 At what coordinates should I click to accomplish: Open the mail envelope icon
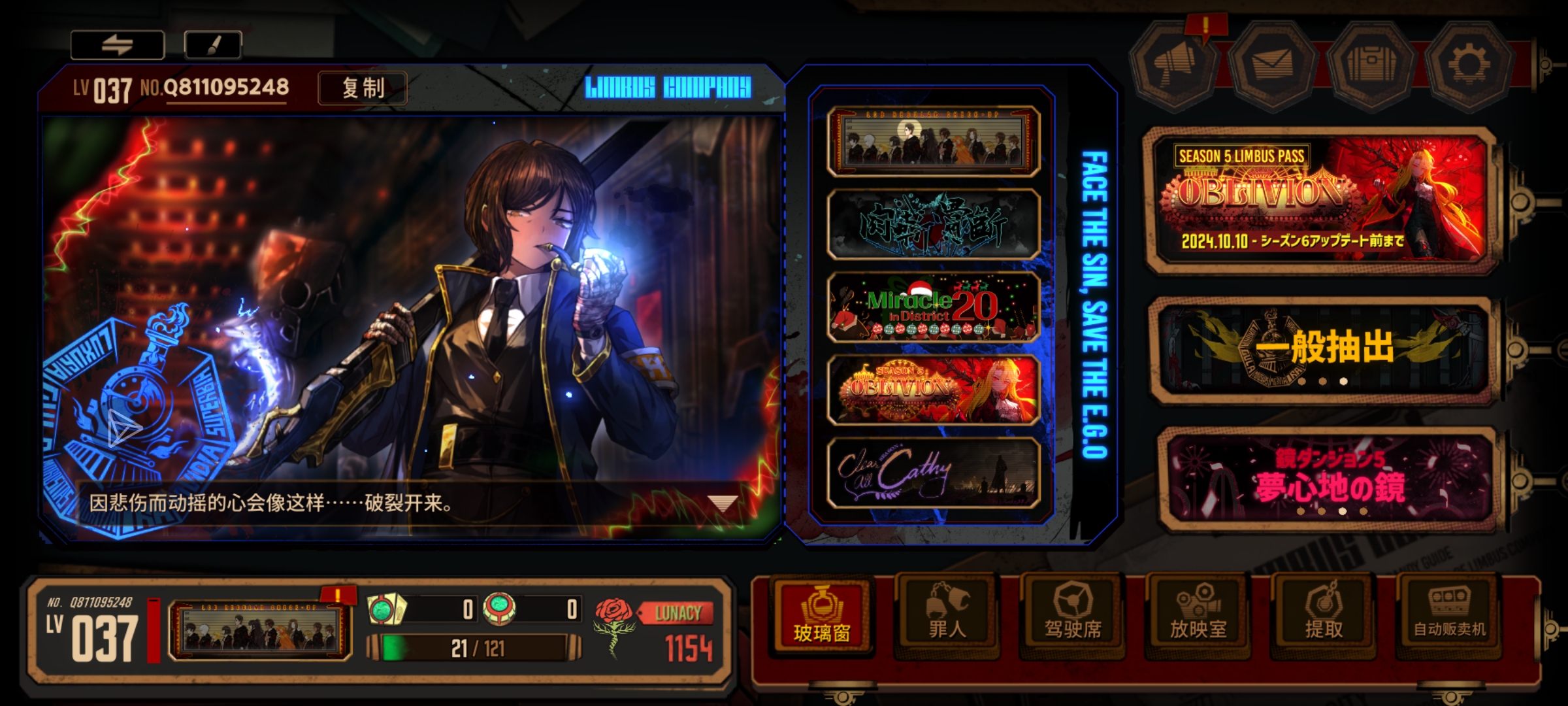(1272, 64)
